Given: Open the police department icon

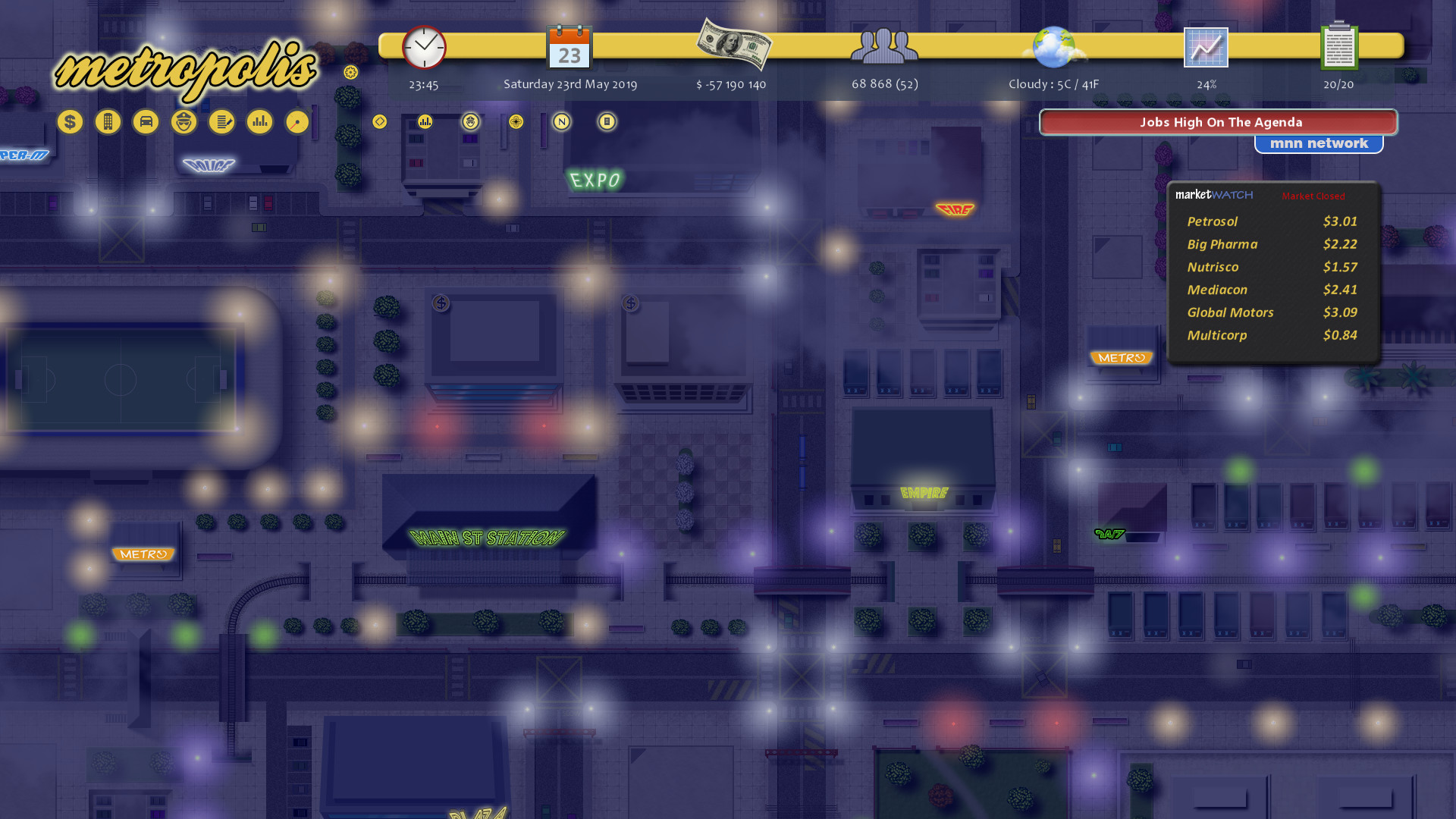Looking at the screenshot, I should pyautogui.click(x=183, y=121).
